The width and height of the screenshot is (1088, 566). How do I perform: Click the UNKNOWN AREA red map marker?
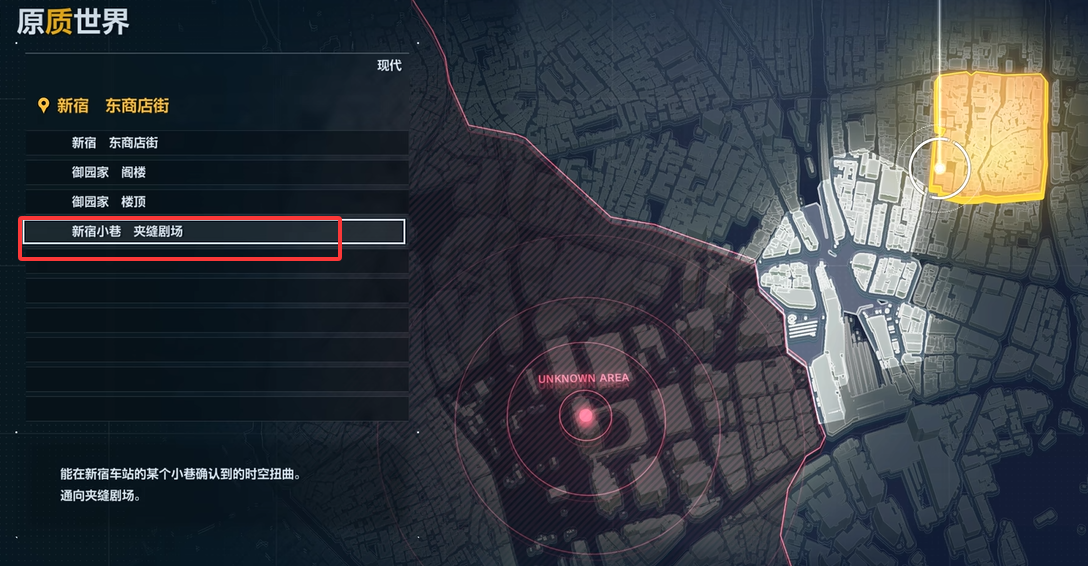tap(585, 415)
